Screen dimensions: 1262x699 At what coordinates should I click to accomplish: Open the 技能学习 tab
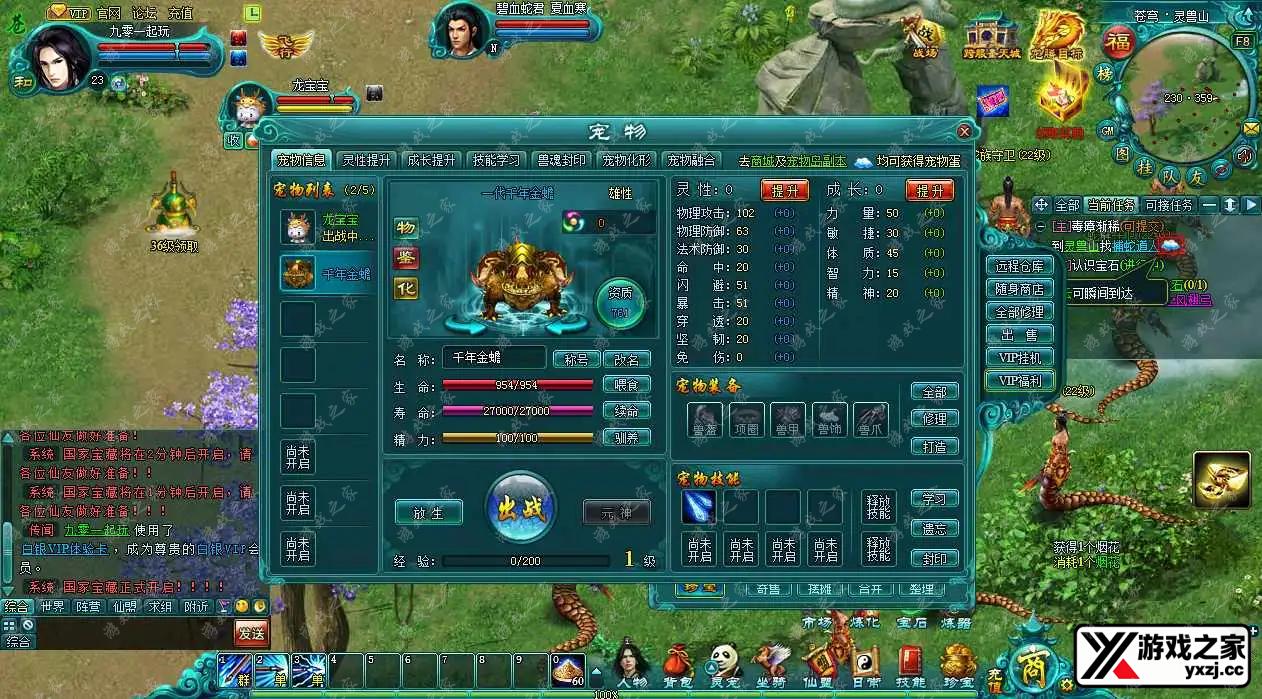(x=496, y=160)
